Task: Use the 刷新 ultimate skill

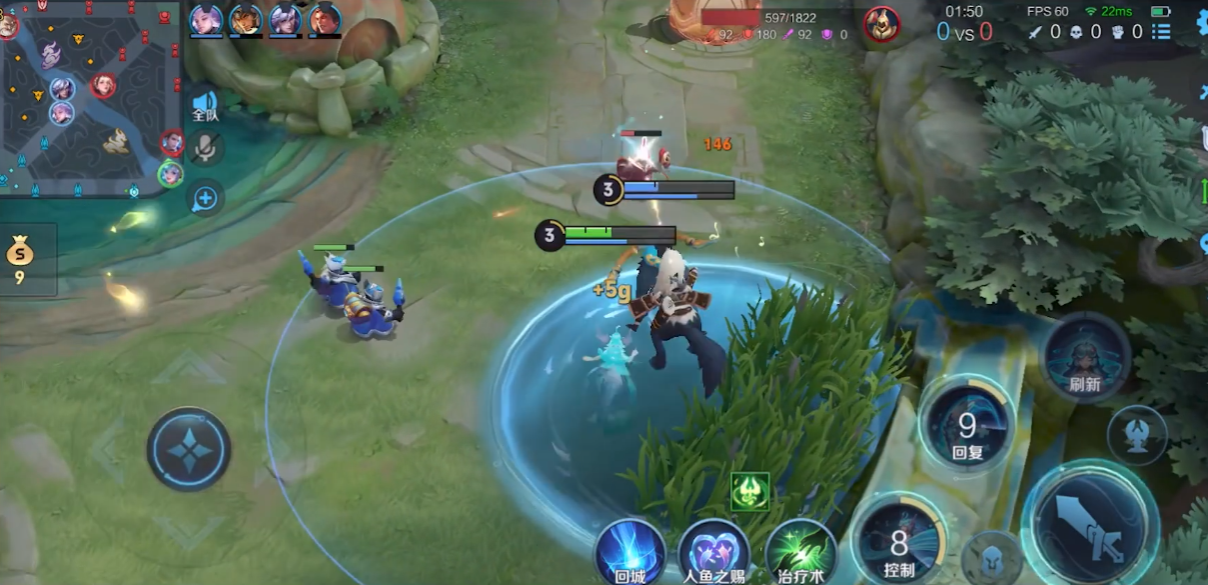Action: click(1085, 357)
